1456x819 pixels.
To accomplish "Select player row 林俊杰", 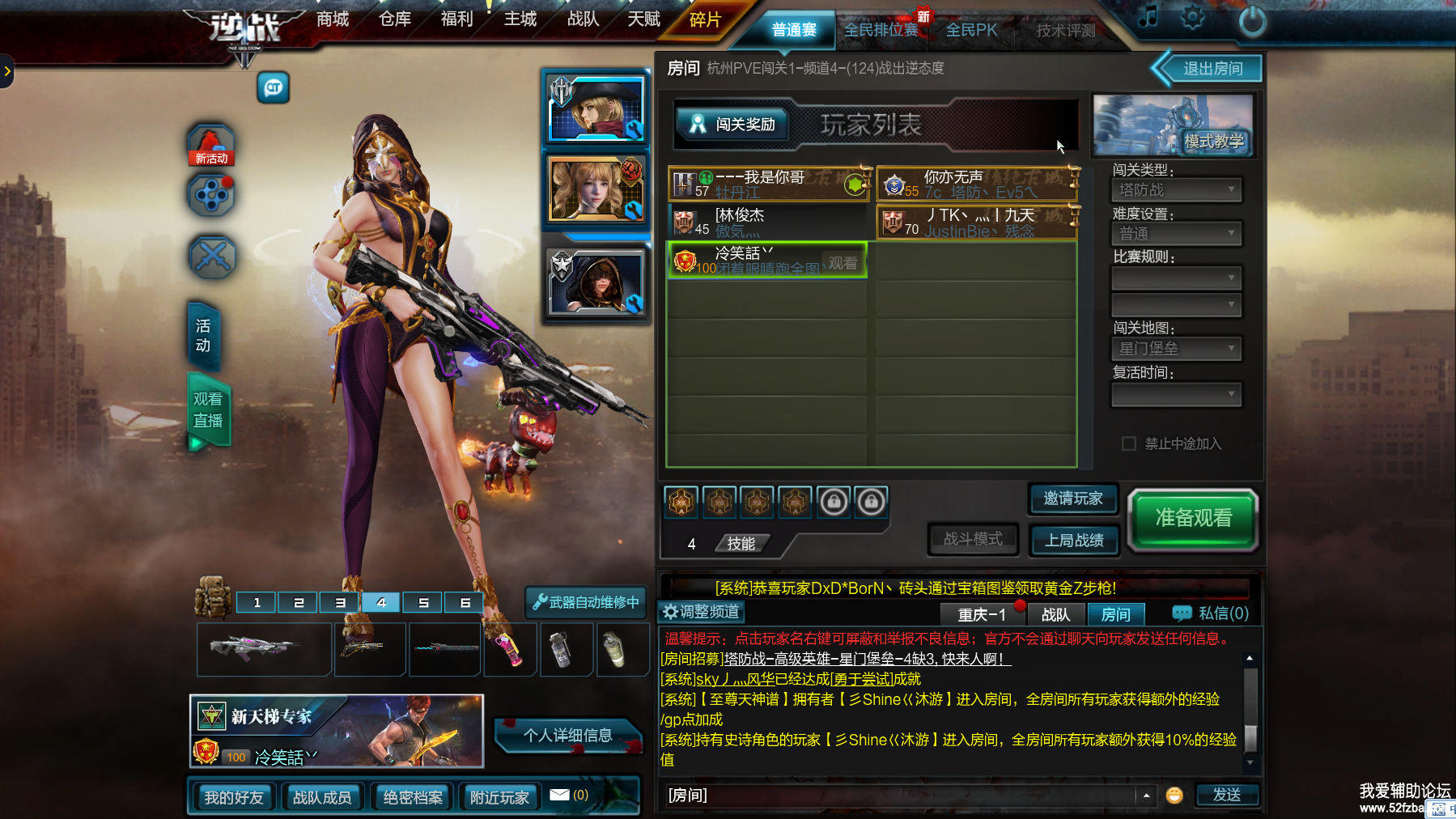I will click(x=767, y=221).
